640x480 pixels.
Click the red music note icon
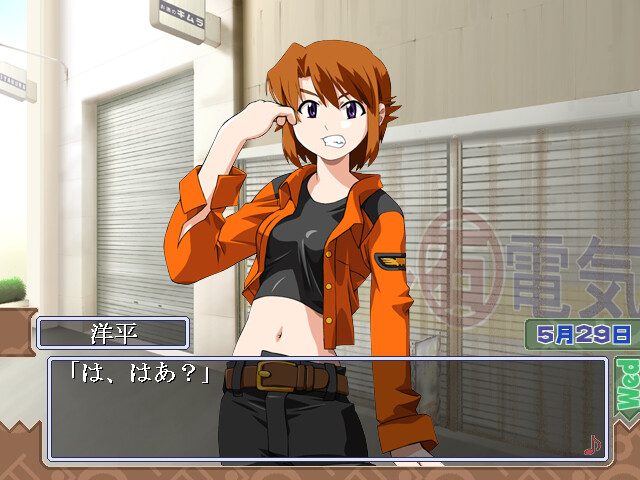592,444
